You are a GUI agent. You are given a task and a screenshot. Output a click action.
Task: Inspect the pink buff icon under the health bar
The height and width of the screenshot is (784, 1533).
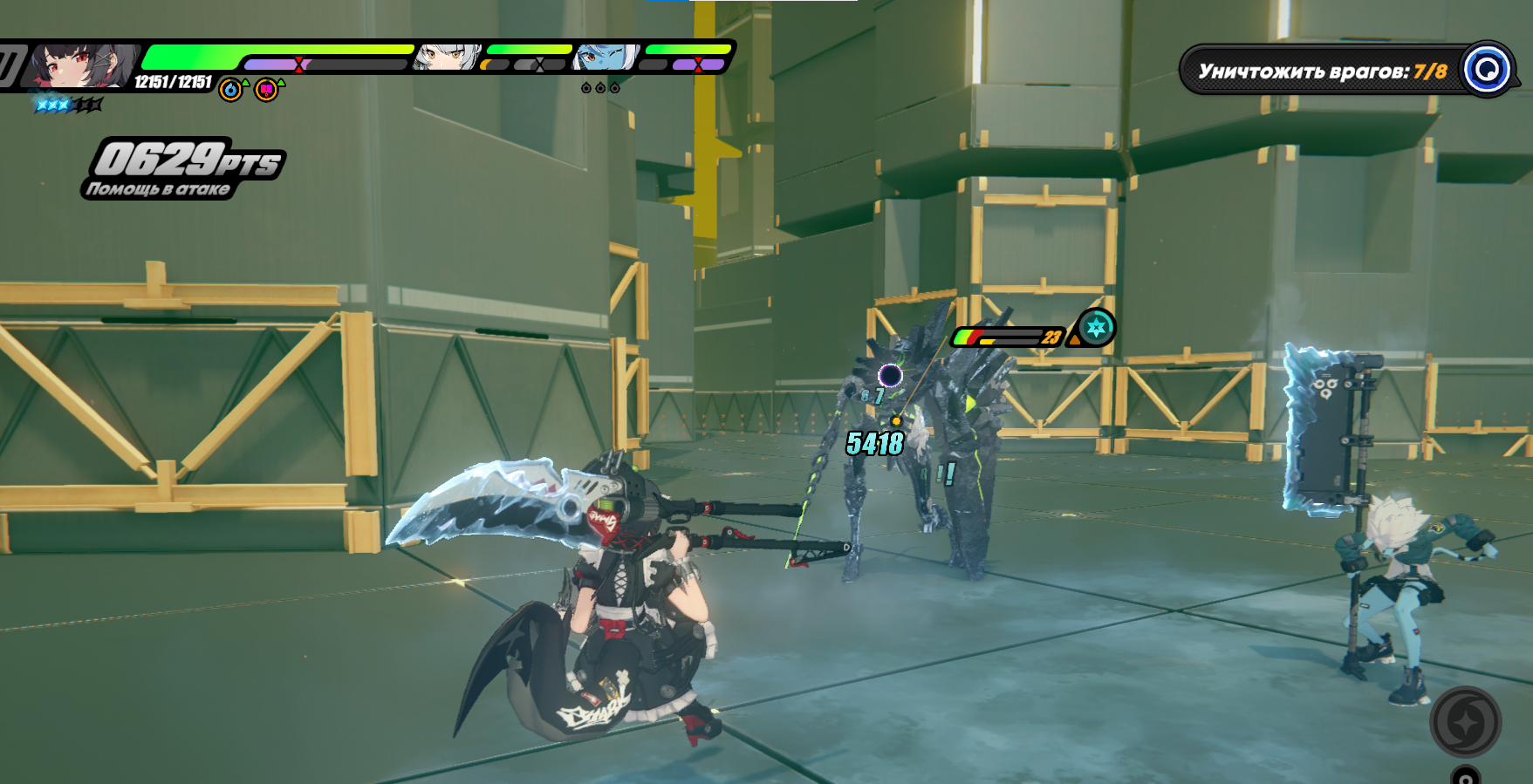pyautogui.click(x=267, y=90)
